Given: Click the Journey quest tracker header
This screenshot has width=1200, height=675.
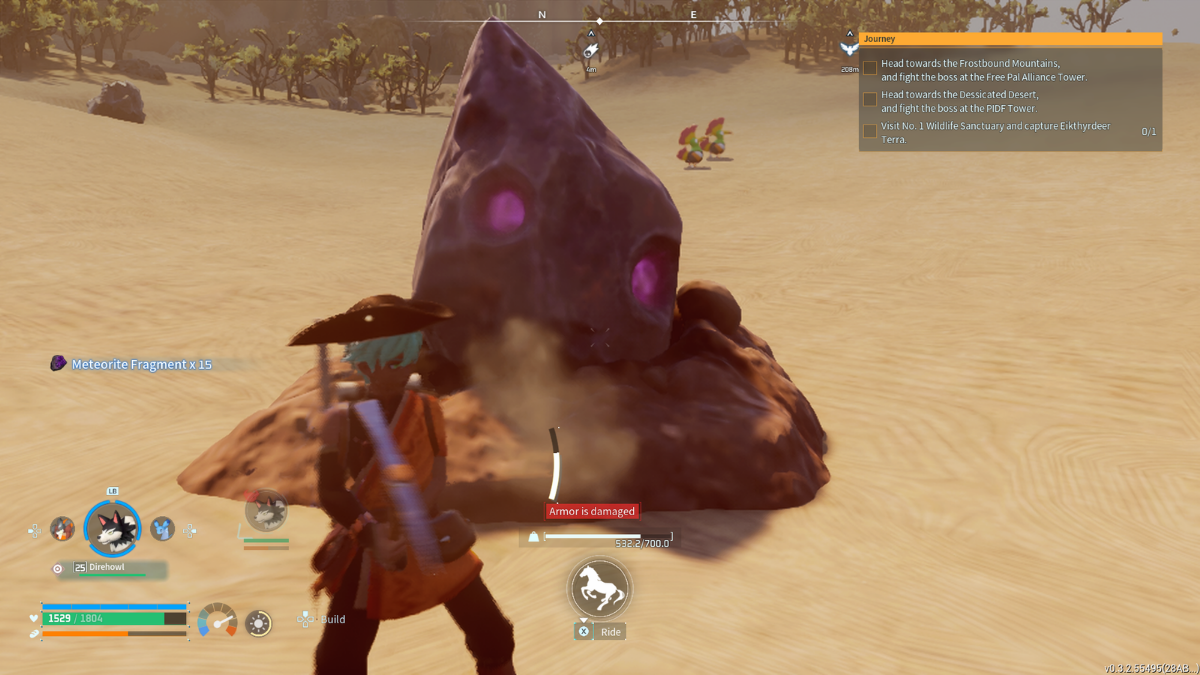Looking at the screenshot, I should (1010, 39).
